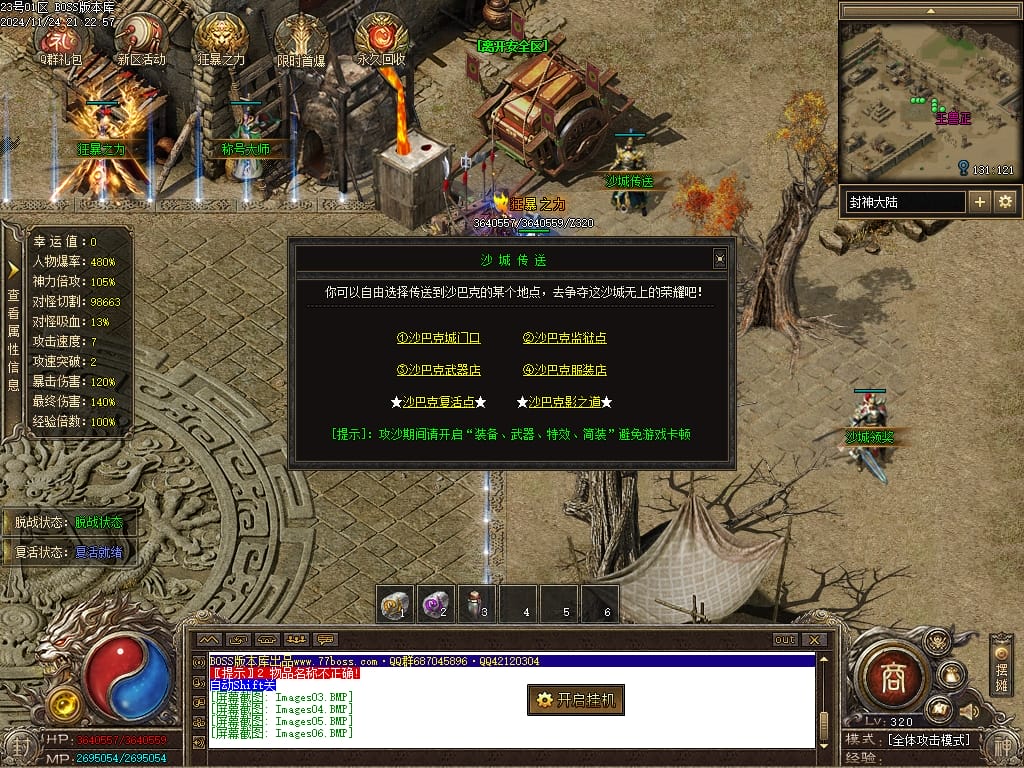Select ③沙巴克武器店 destination
This screenshot has width=1024, height=768.
point(438,370)
